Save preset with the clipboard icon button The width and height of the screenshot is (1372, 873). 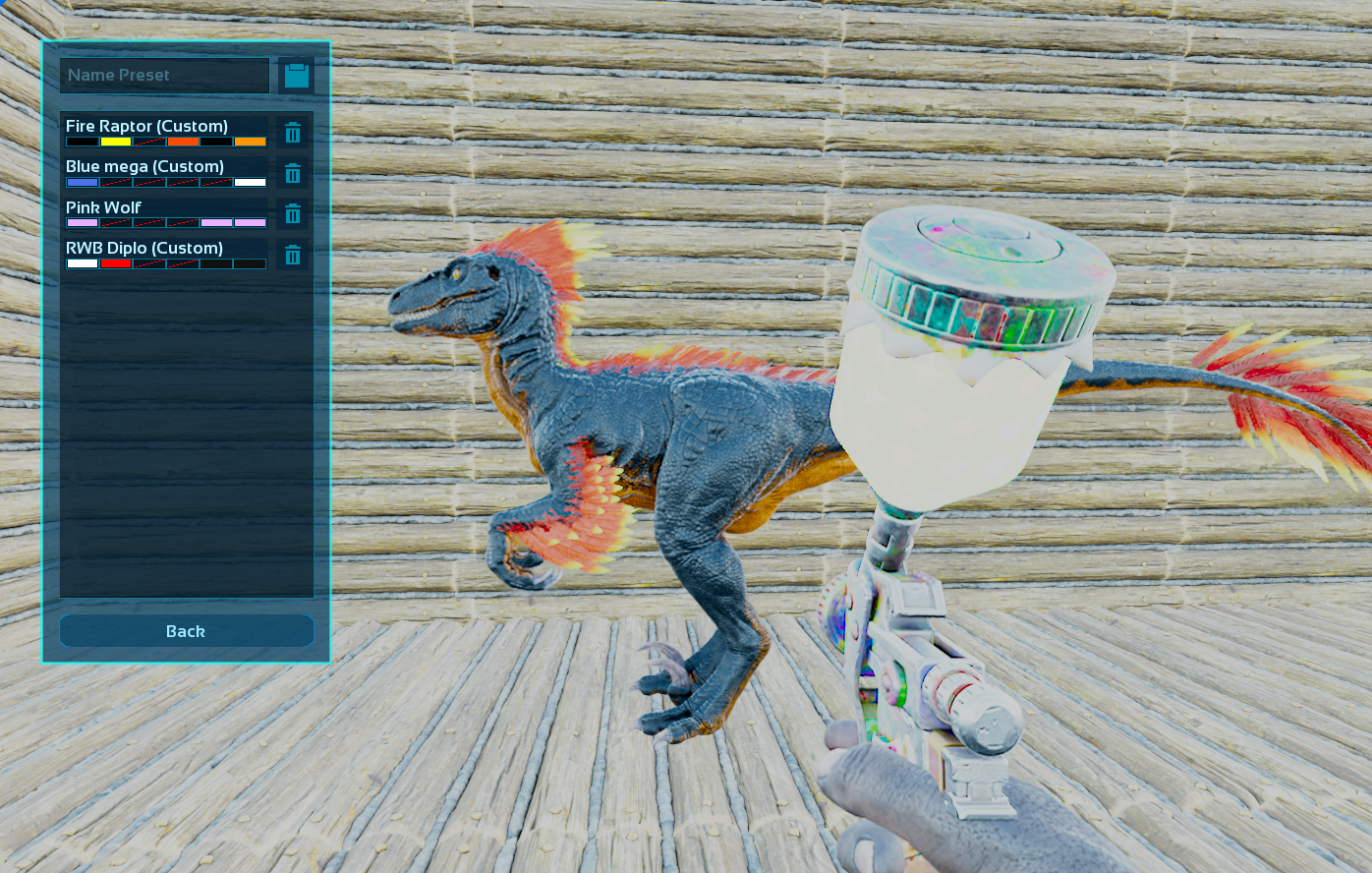[296, 76]
